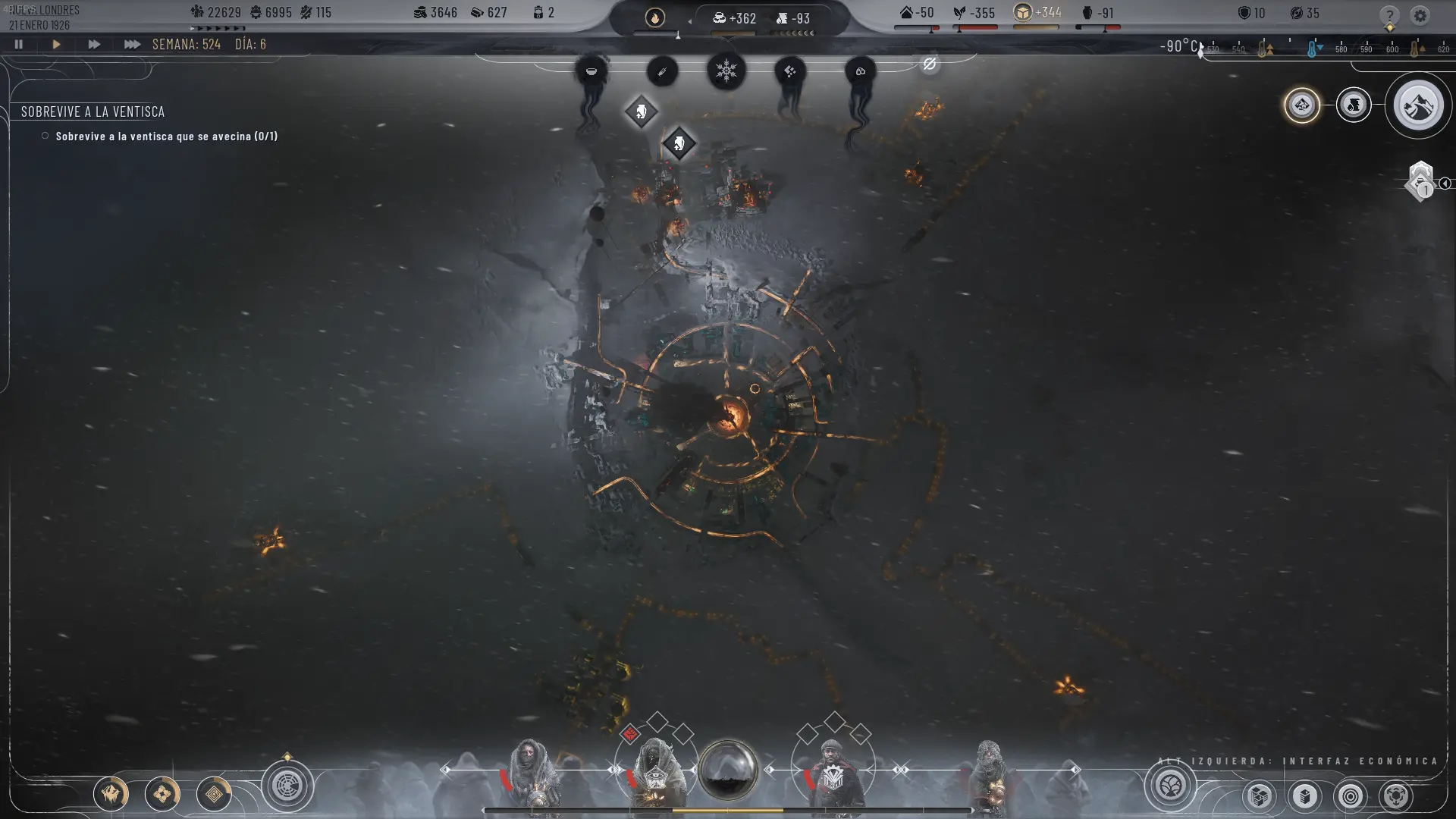1456x819 pixels.
Task: Open the question mark help button
Action: [1389, 16]
